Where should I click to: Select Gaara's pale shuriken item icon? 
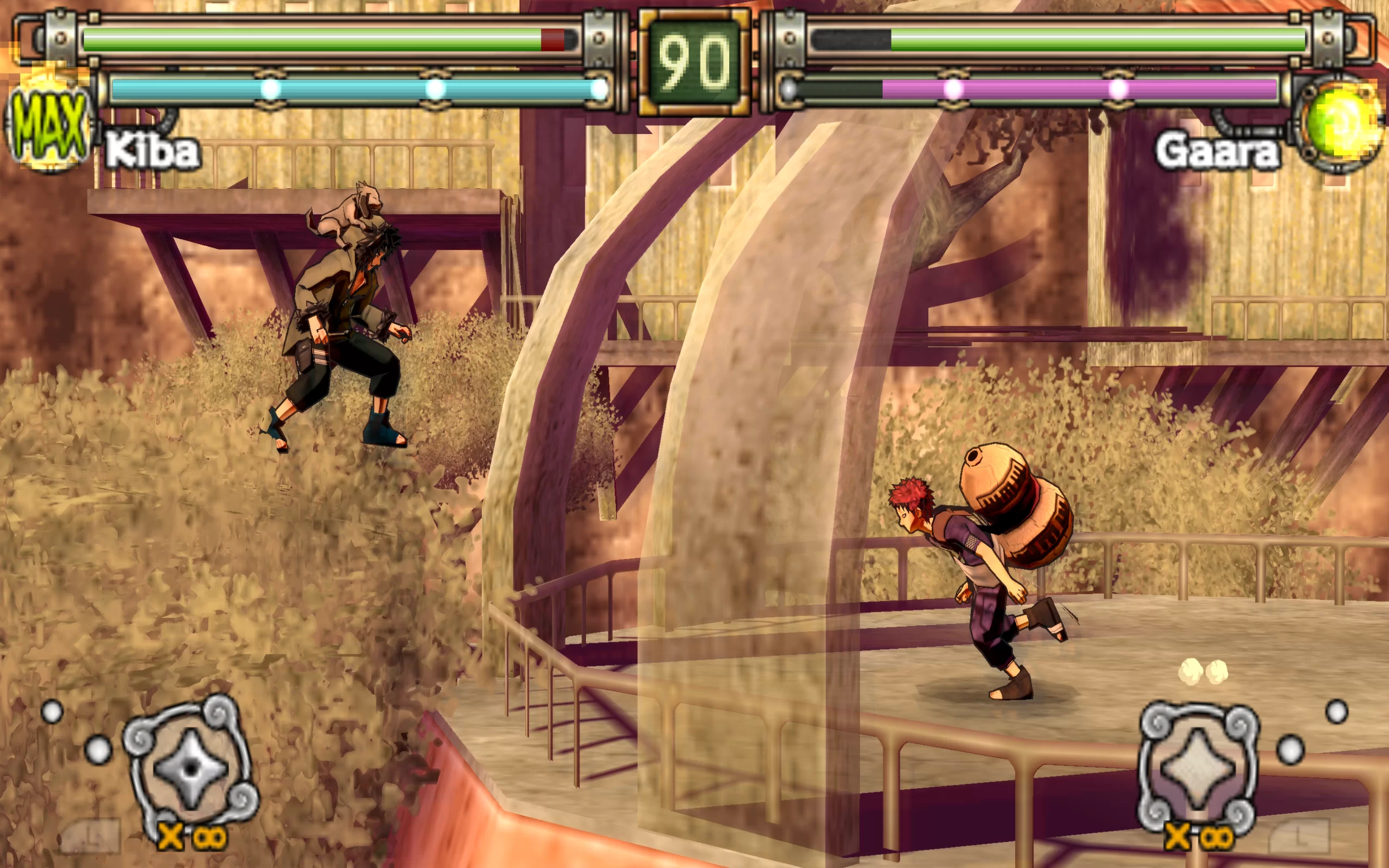1197,767
